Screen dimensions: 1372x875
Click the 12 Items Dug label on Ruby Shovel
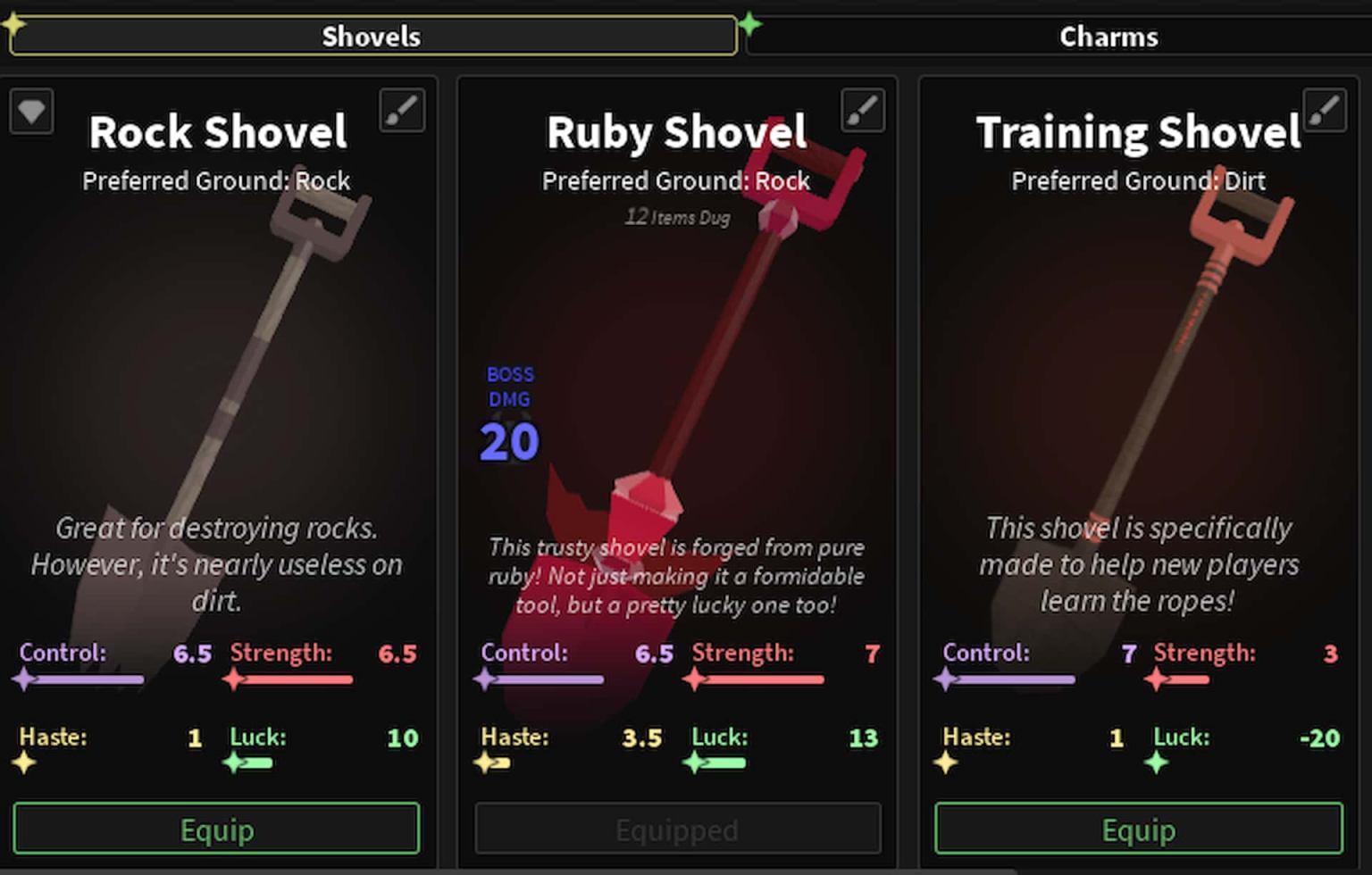(x=676, y=217)
